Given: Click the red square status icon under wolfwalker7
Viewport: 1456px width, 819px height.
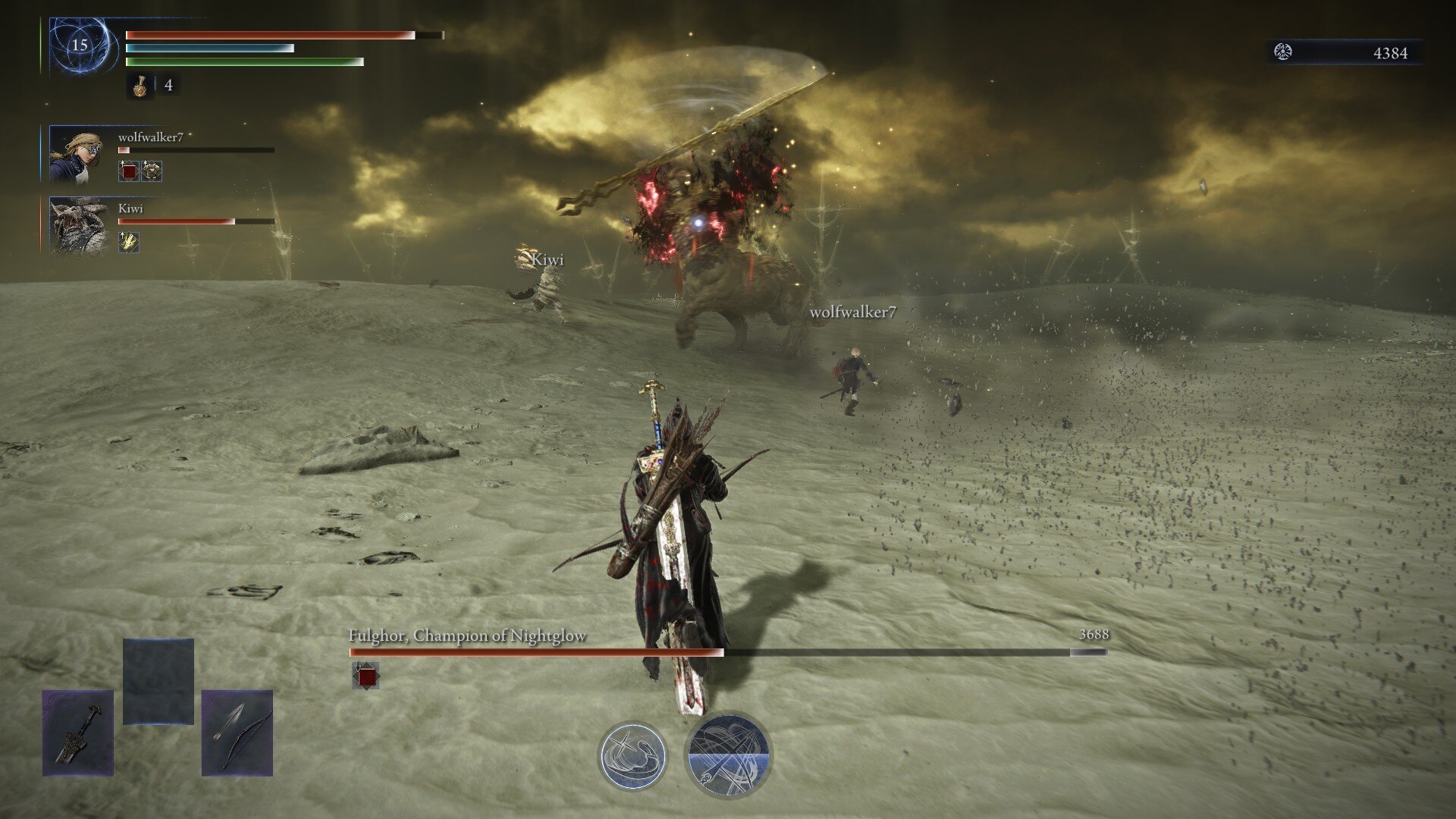Looking at the screenshot, I should coord(129,171).
